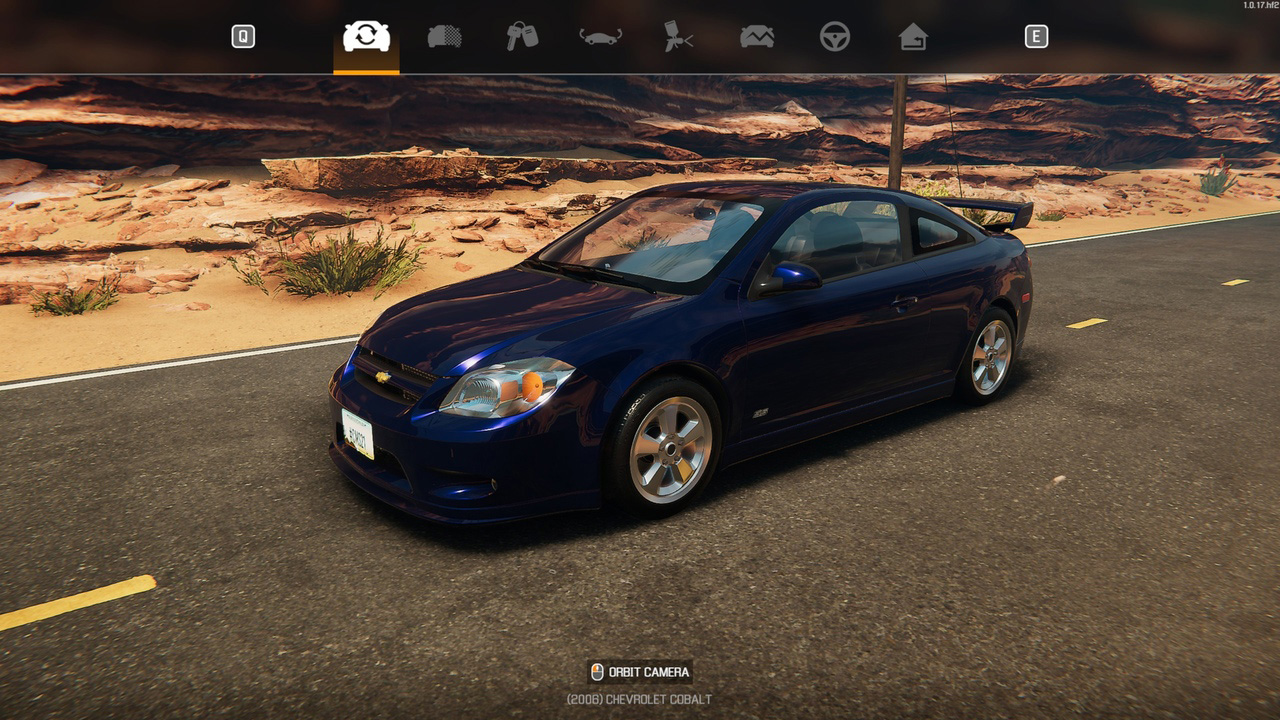Open the car body kit tab

pos(600,37)
